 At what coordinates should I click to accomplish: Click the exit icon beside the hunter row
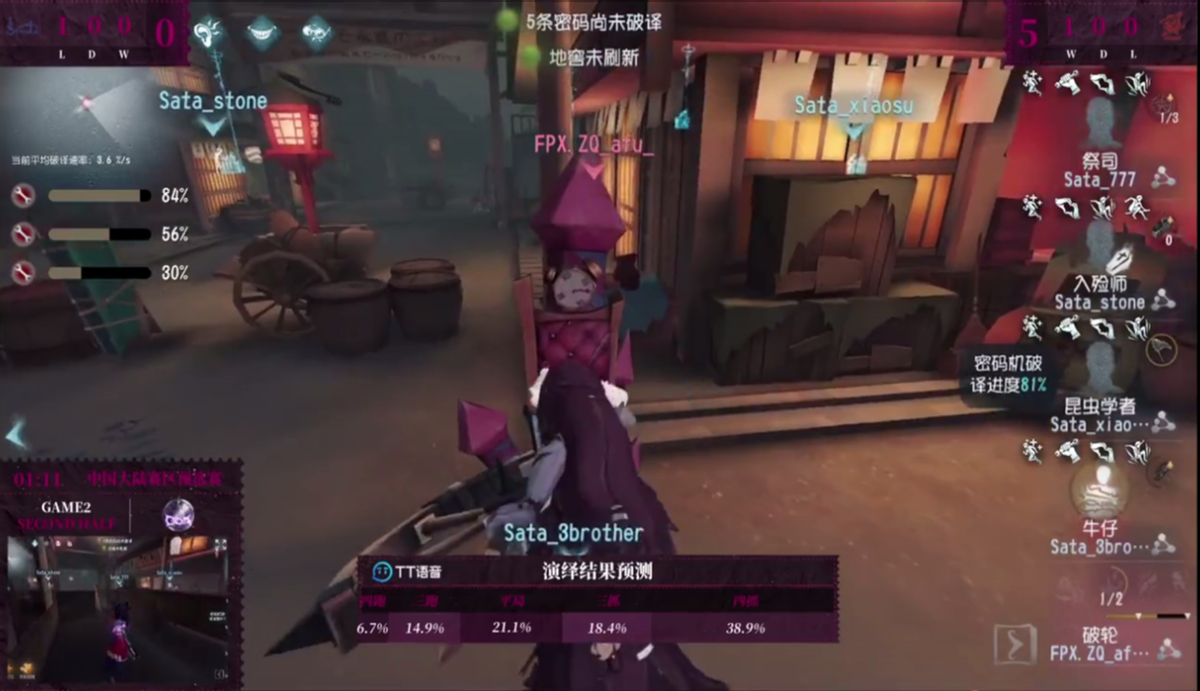tap(1015, 646)
